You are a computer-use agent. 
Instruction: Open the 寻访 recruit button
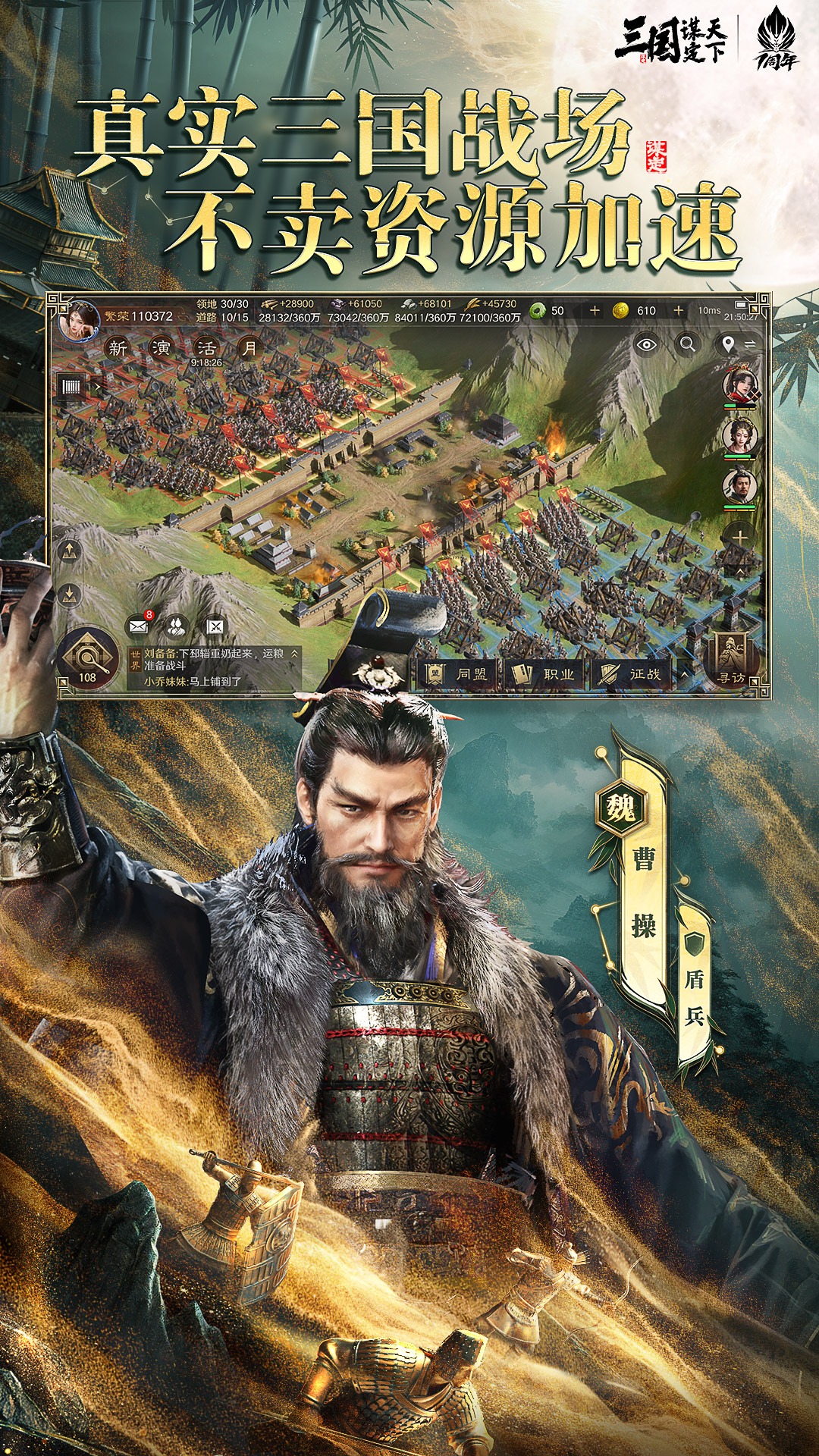pos(731,658)
